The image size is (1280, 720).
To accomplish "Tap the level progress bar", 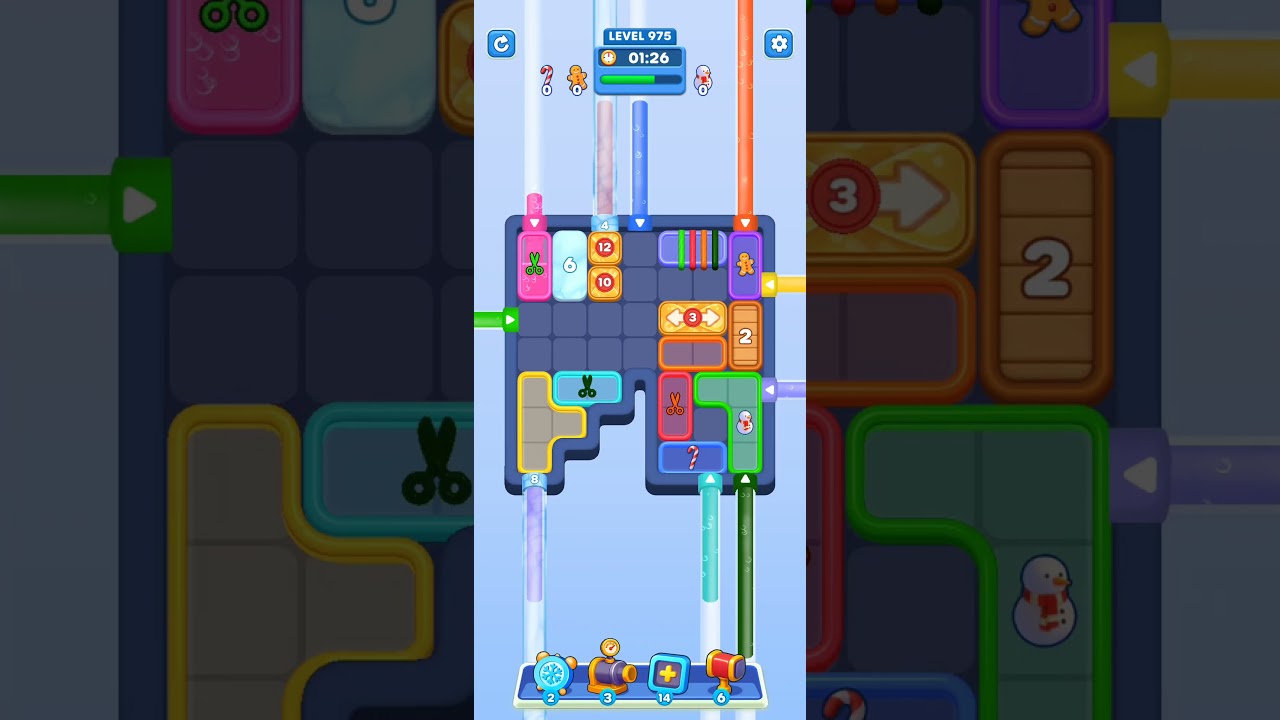I will (639, 78).
